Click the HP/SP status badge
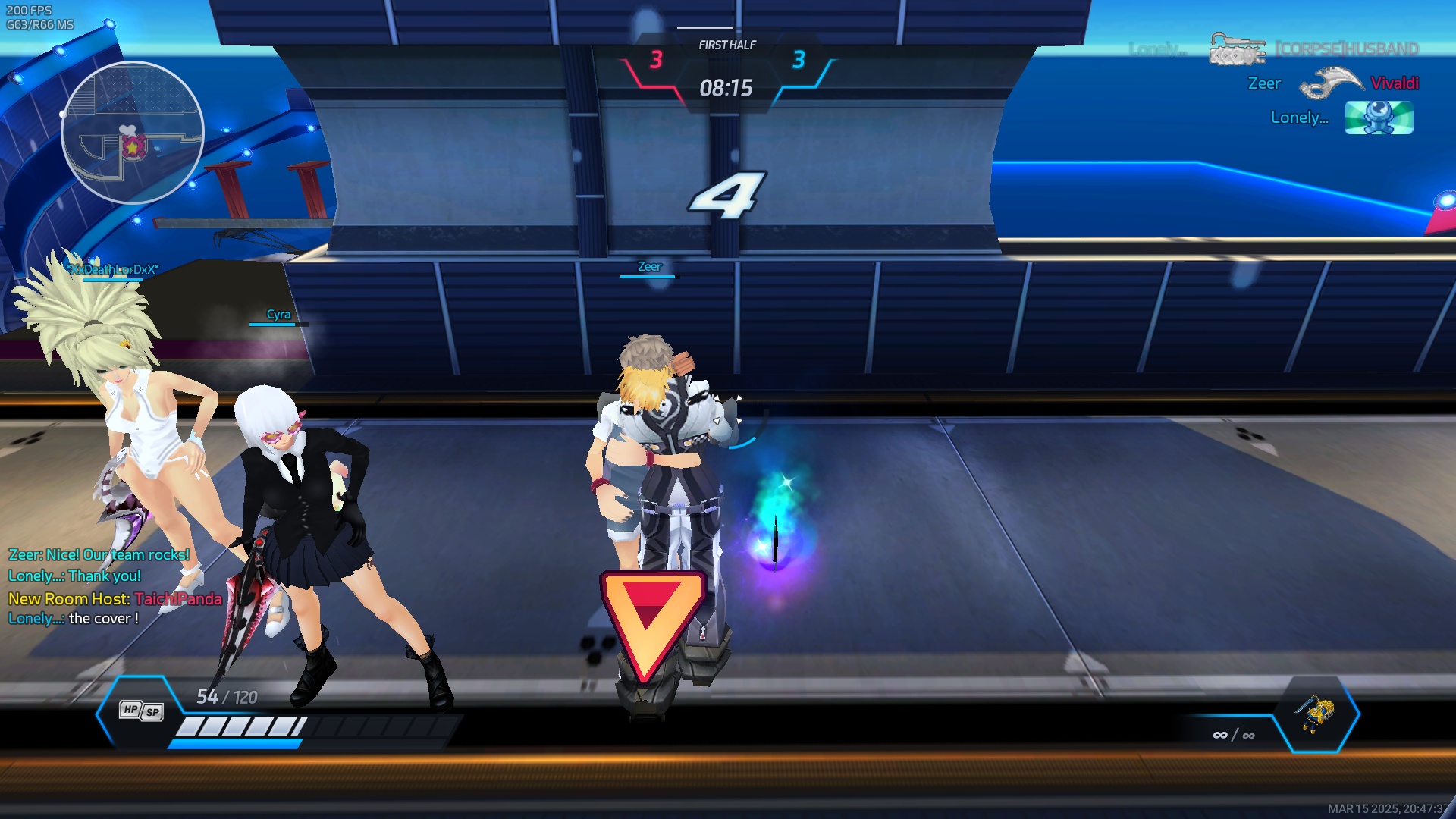Image resolution: width=1456 pixels, height=819 pixels. point(141,711)
